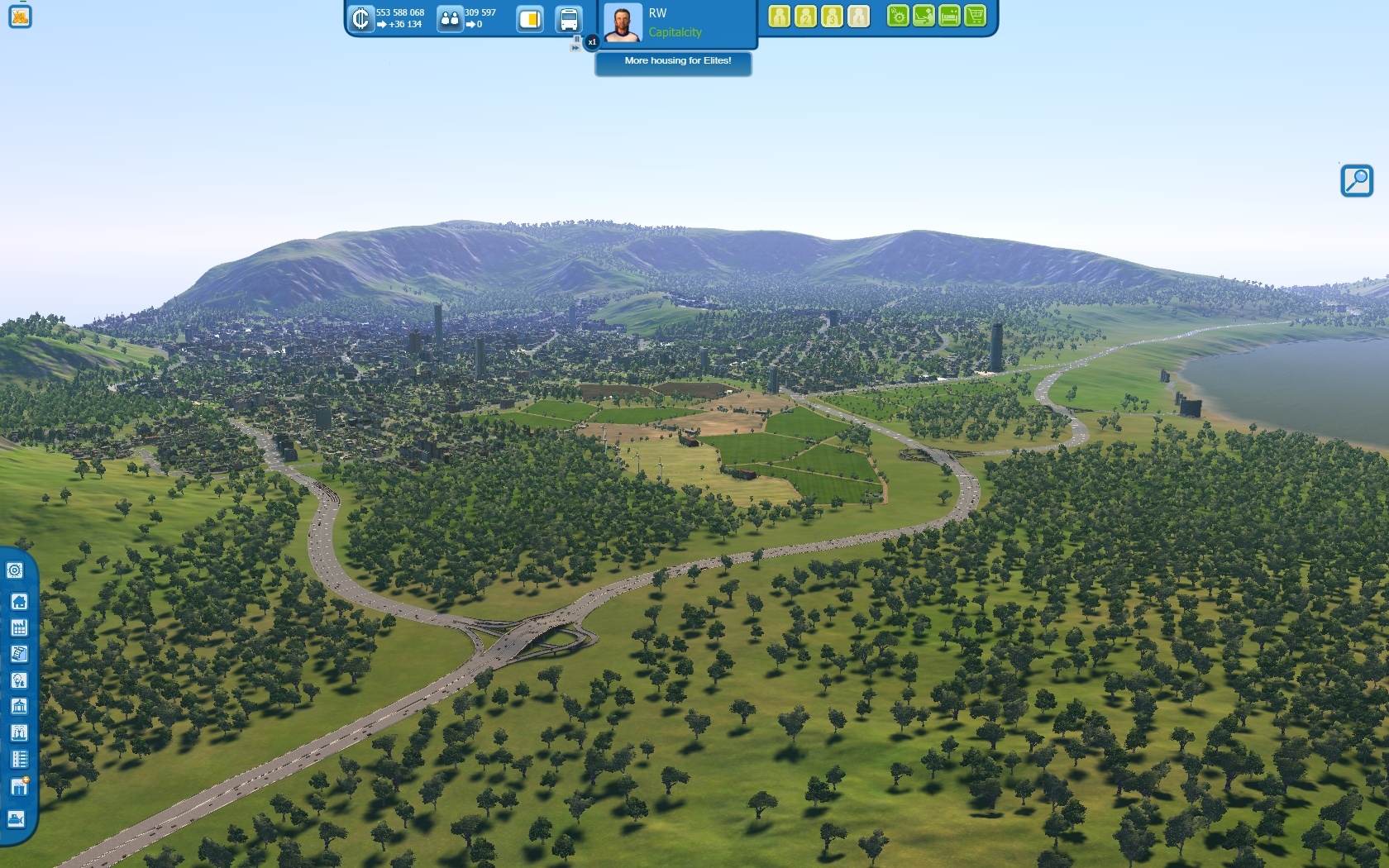This screenshot has height=868, width=1389.
Task: Select the bulldozer demolish tool
Action: pyautogui.click(x=17, y=818)
